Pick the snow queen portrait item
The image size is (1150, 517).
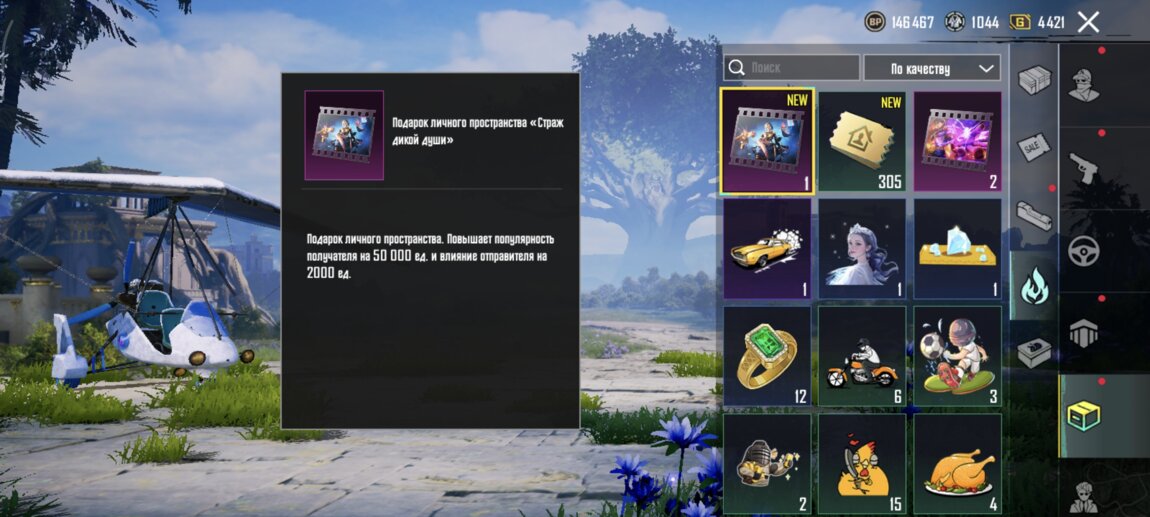tap(862, 248)
